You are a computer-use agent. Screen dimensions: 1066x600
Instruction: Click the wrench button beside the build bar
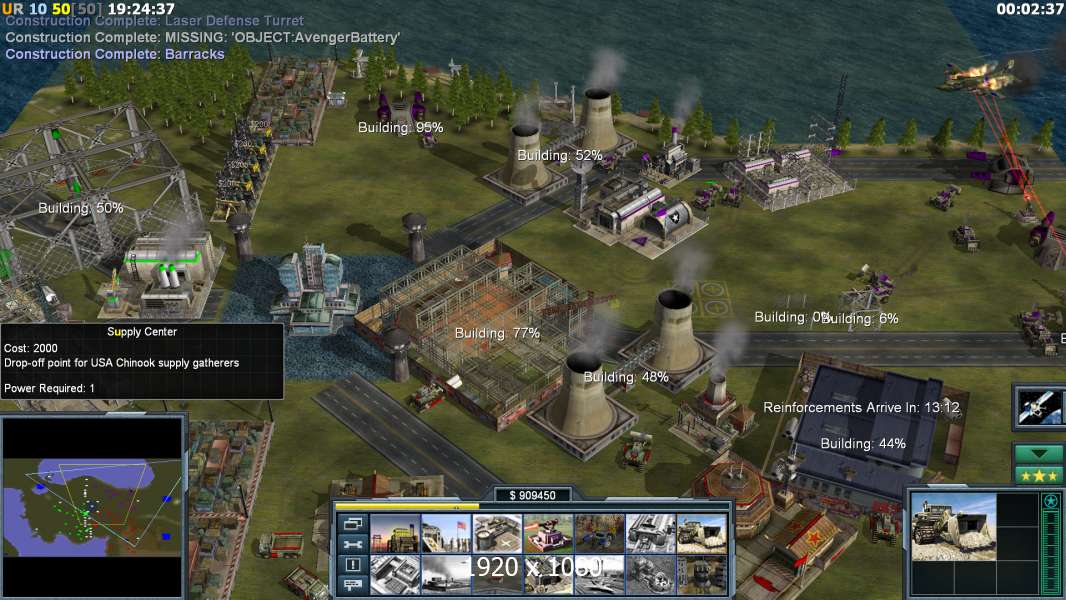[x=351, y=544]
